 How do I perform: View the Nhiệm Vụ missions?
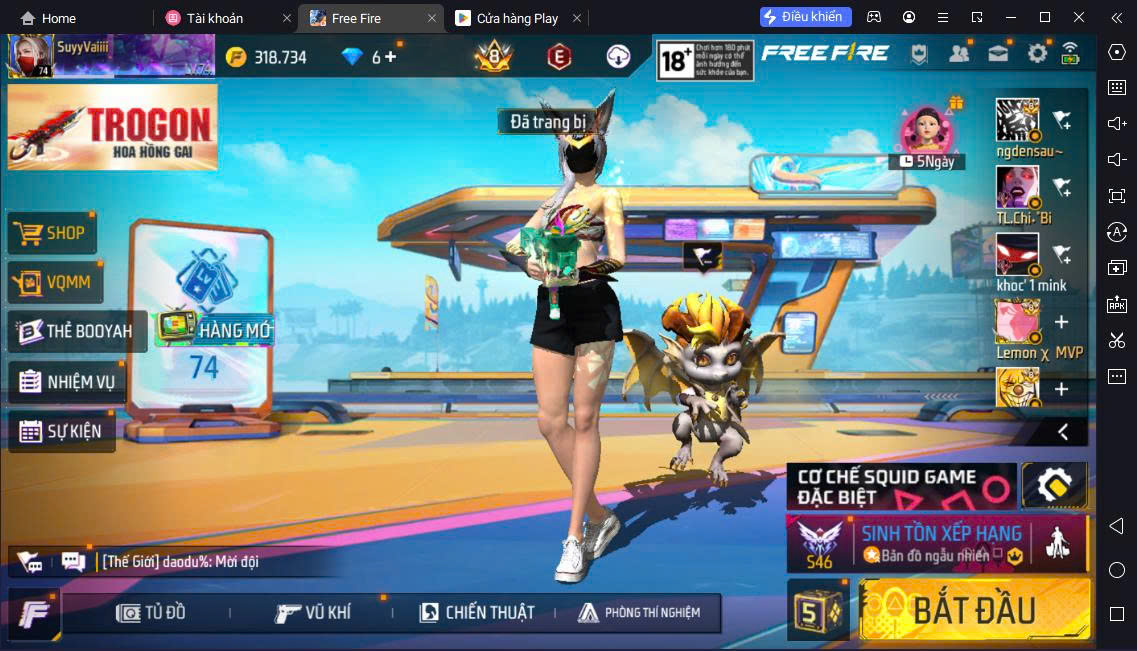pos(67,381)
